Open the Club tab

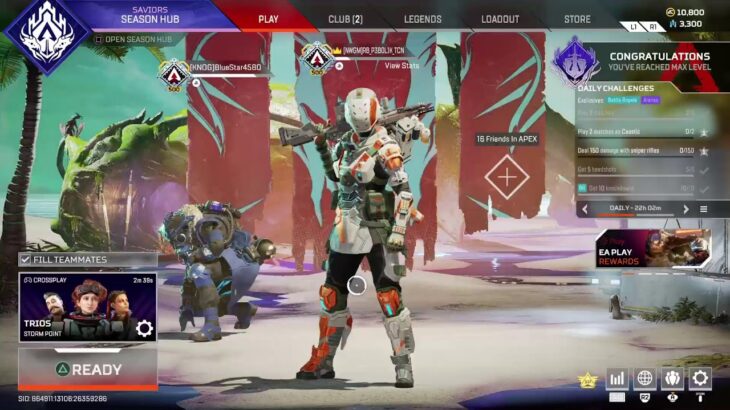point(345,19)
